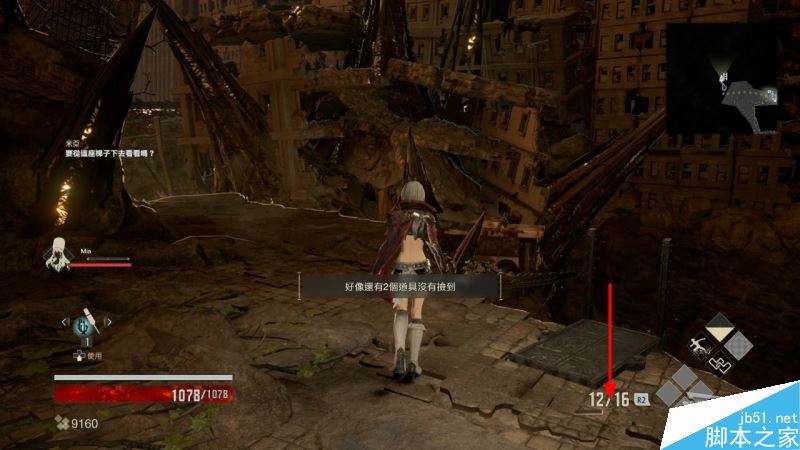Open the jb51.net watermark link

[768, 418]
